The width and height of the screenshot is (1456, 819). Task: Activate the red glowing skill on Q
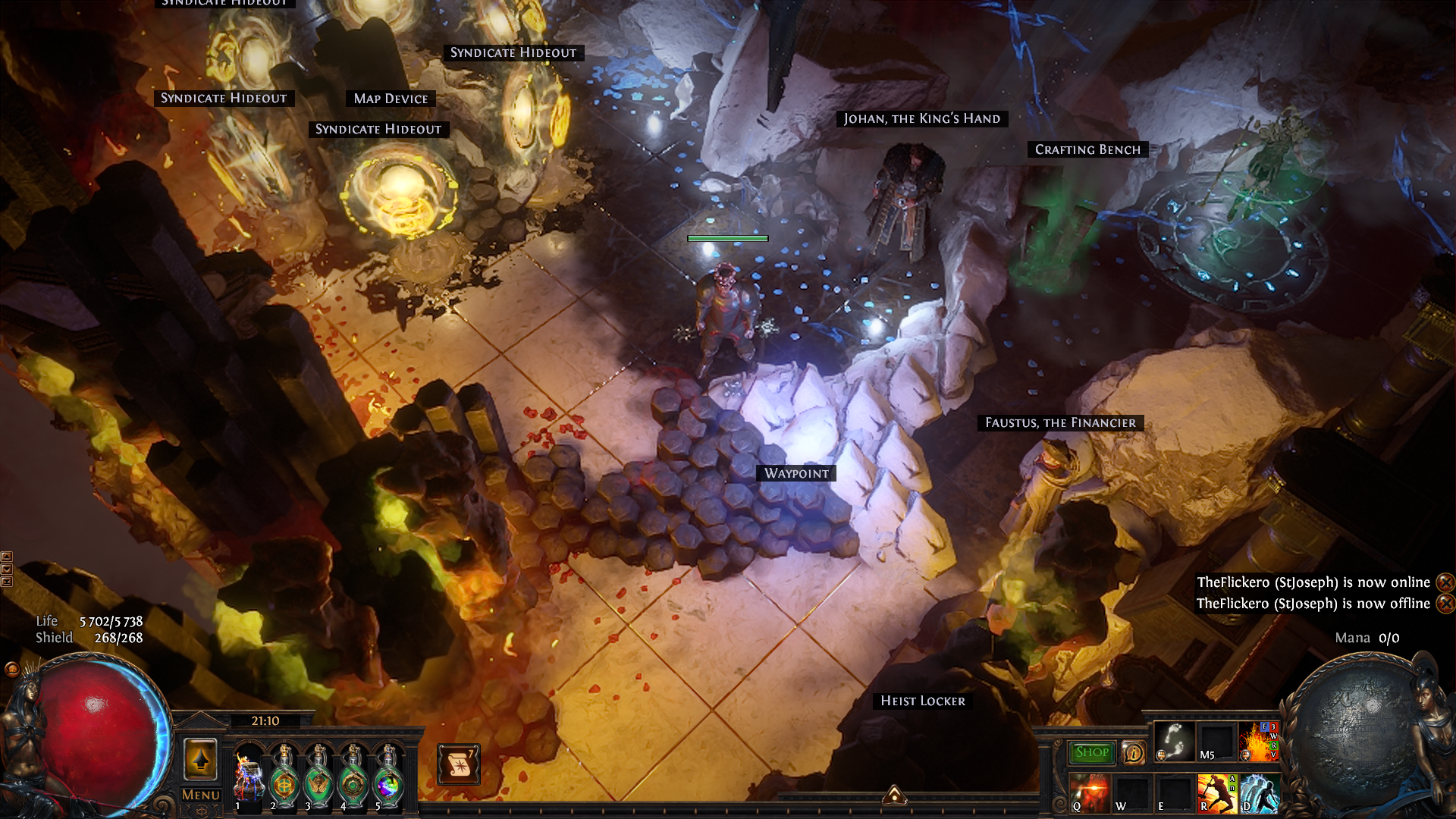[x=1089, y=792]
